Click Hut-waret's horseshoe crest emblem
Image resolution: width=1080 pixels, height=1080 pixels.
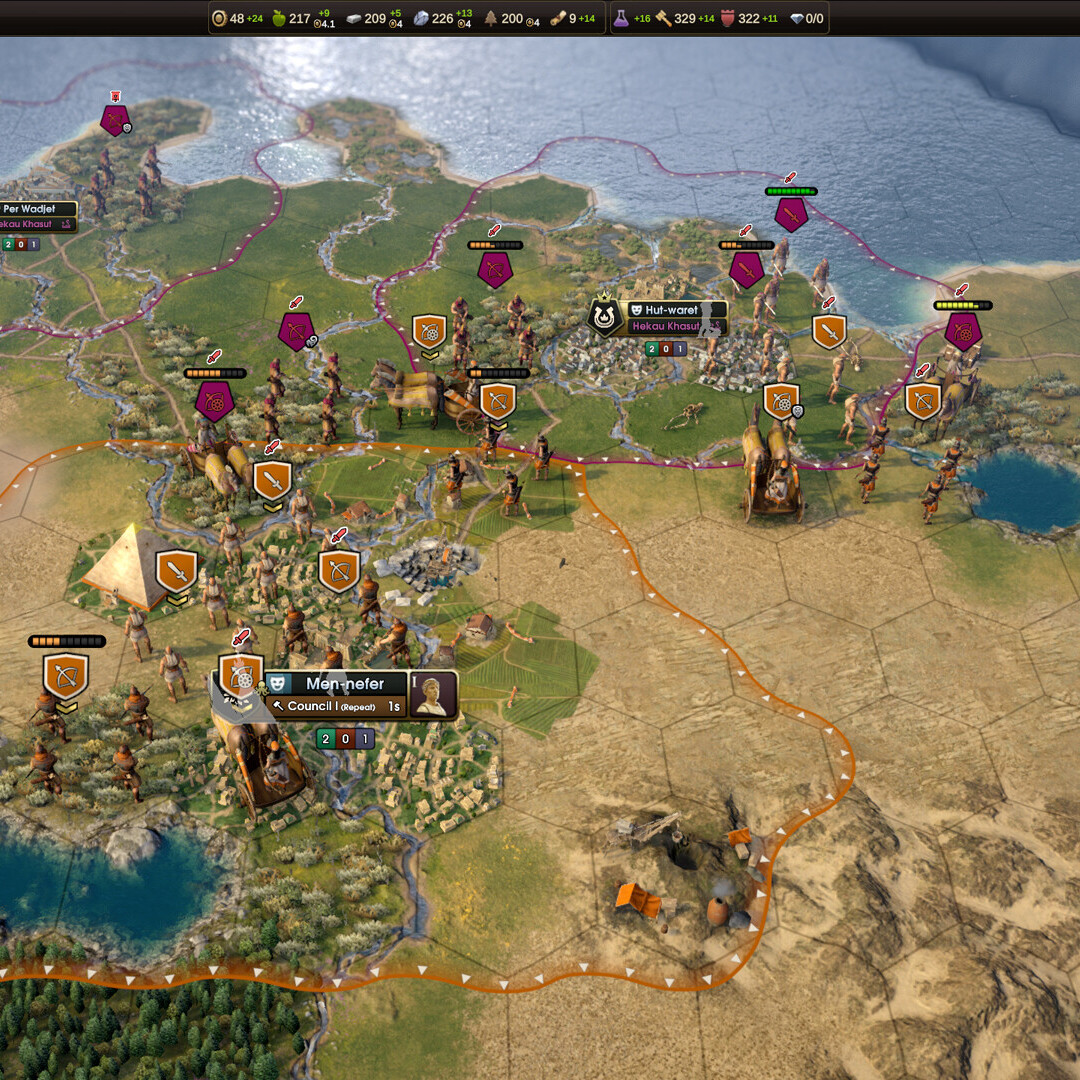tap(604, 317)
